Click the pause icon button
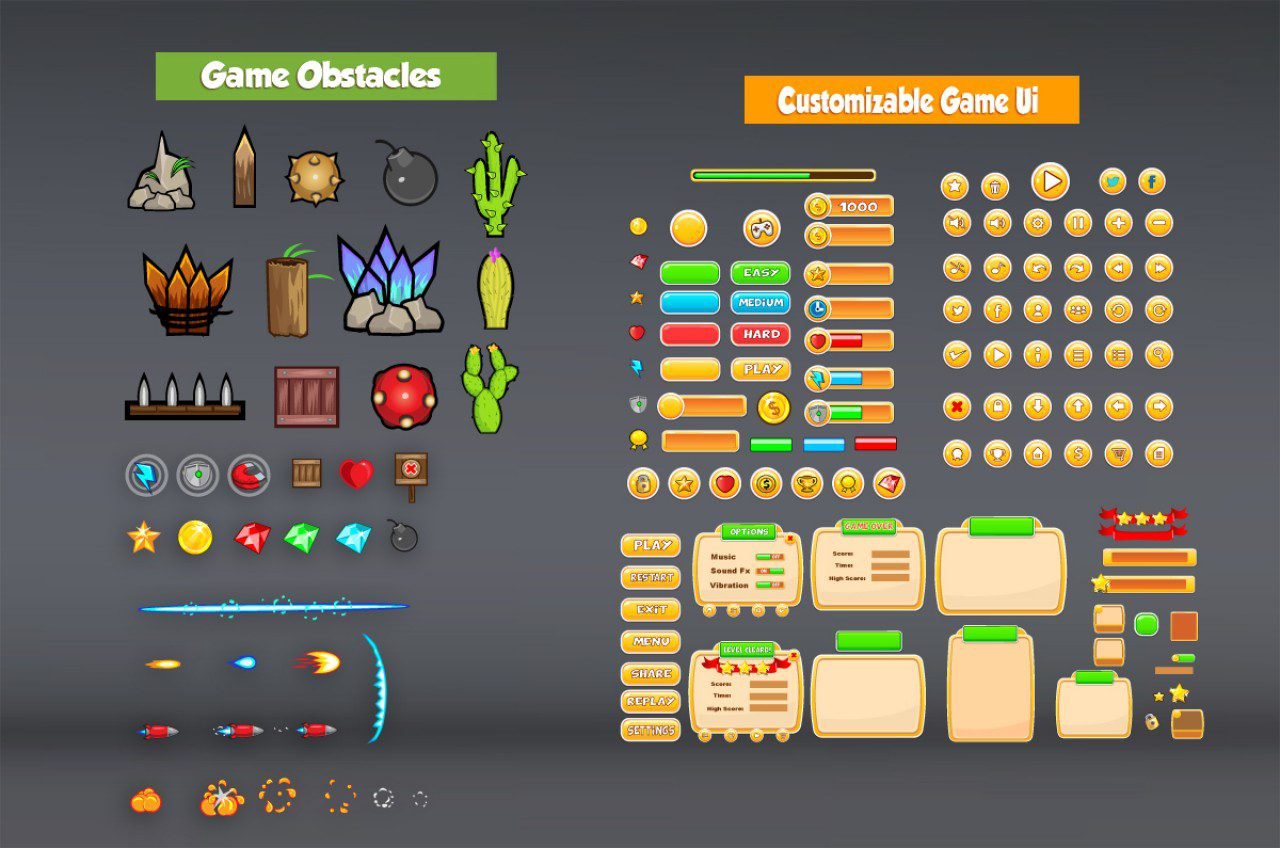 tap(1078, 222)
